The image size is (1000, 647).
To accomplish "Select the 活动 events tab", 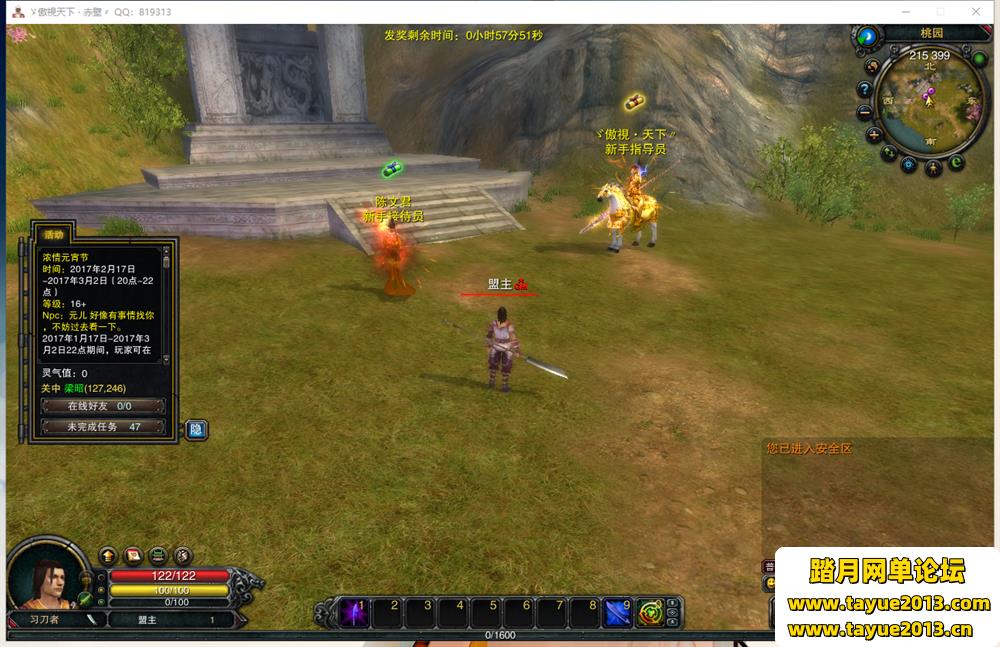I will point(53,234).
